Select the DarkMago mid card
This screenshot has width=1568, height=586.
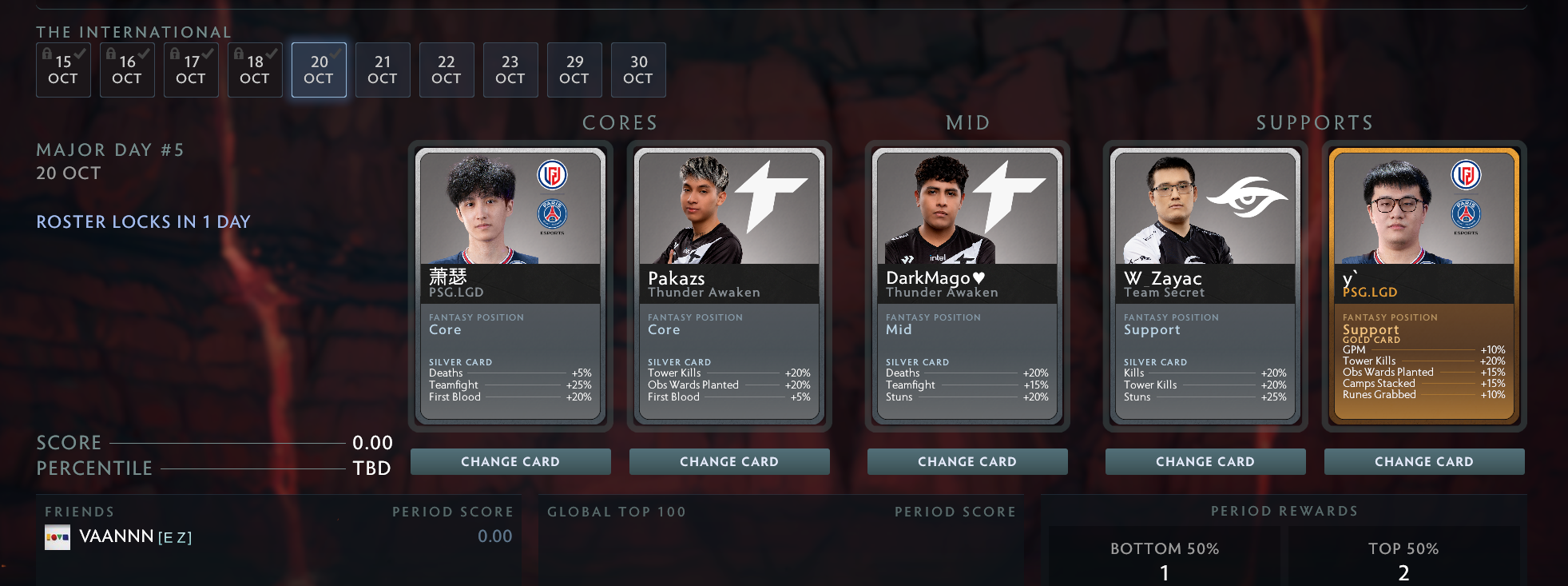[967, 285]
